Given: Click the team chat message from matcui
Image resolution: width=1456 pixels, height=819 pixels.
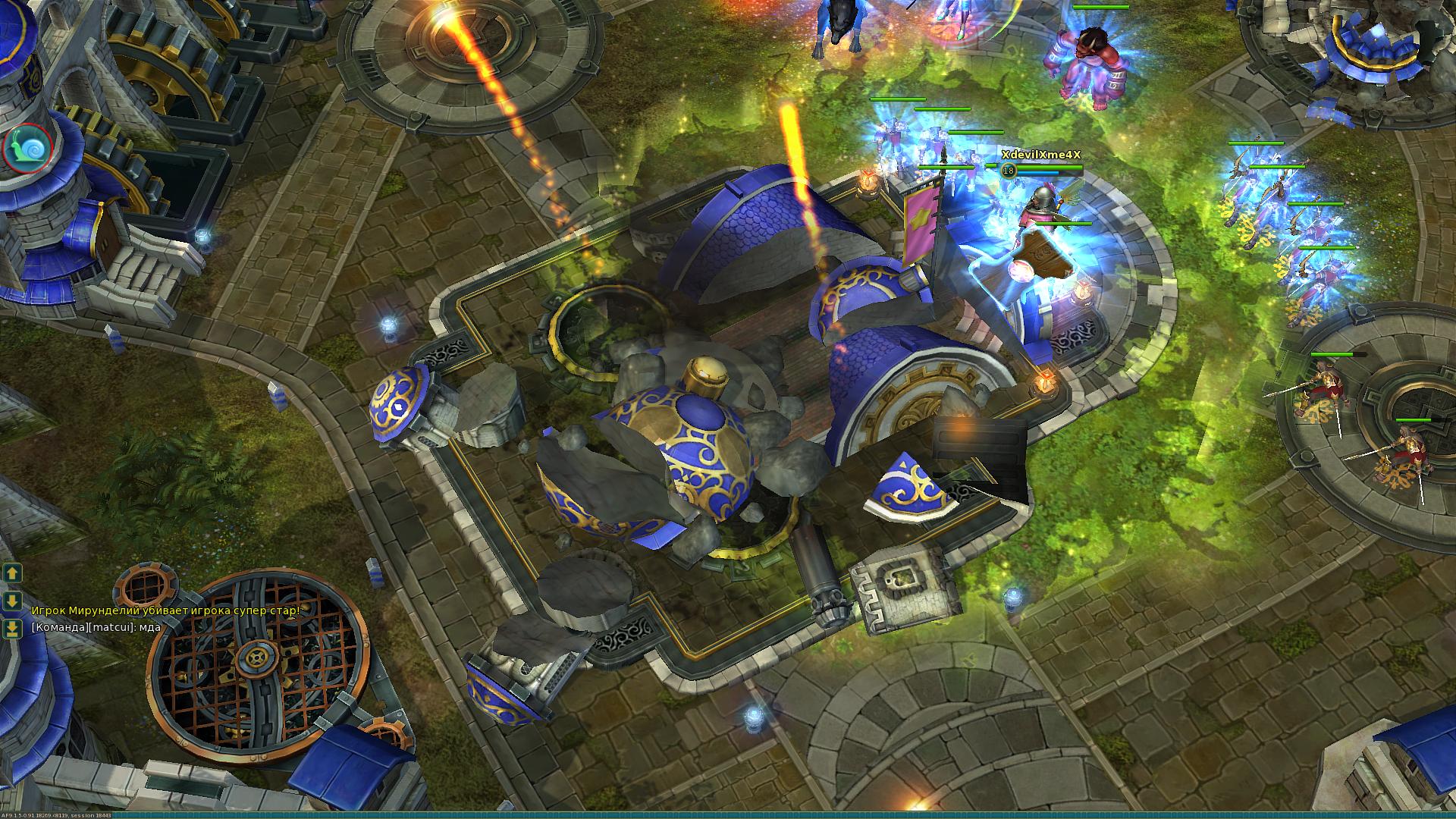Looking at the screenshot, I should click(x=96, y=627).
